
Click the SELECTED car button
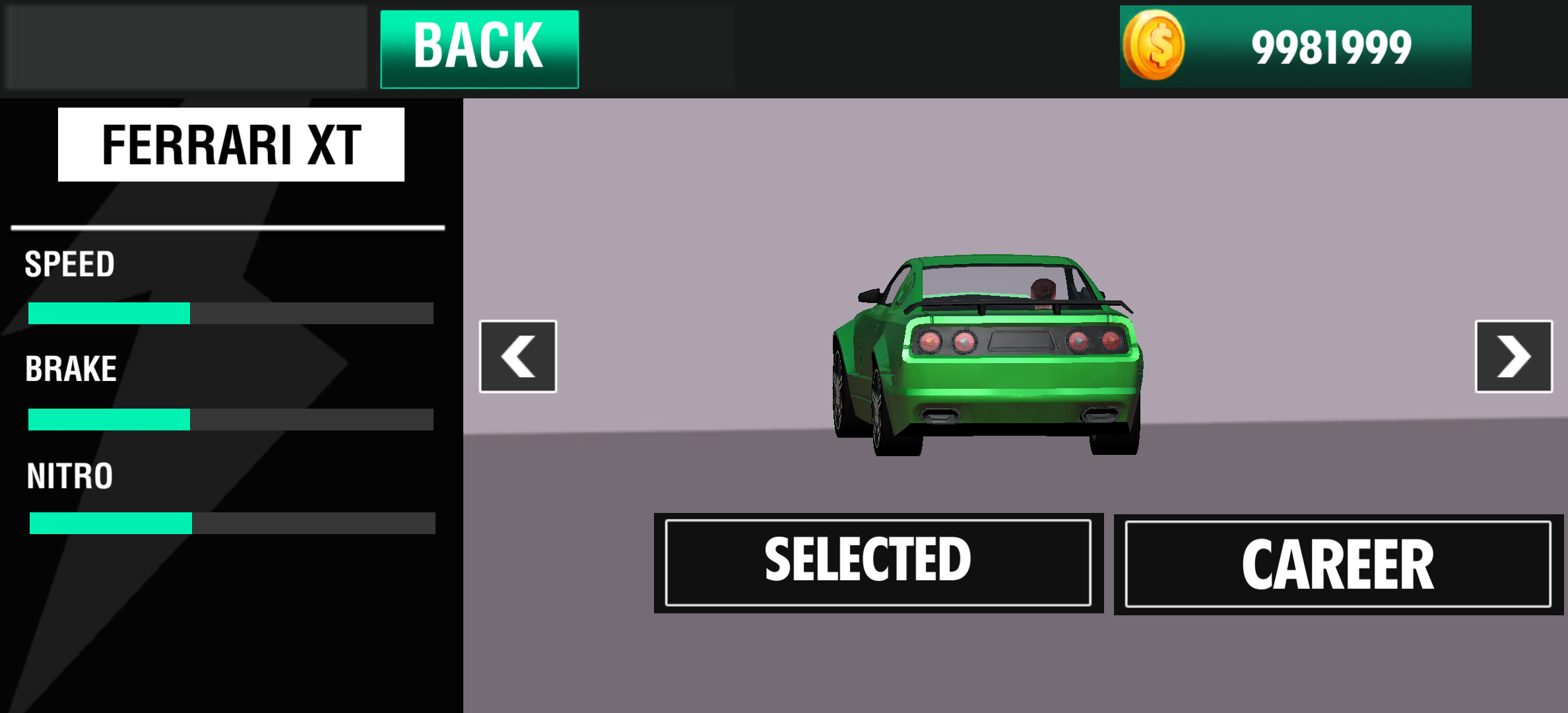tap(878, 562)
